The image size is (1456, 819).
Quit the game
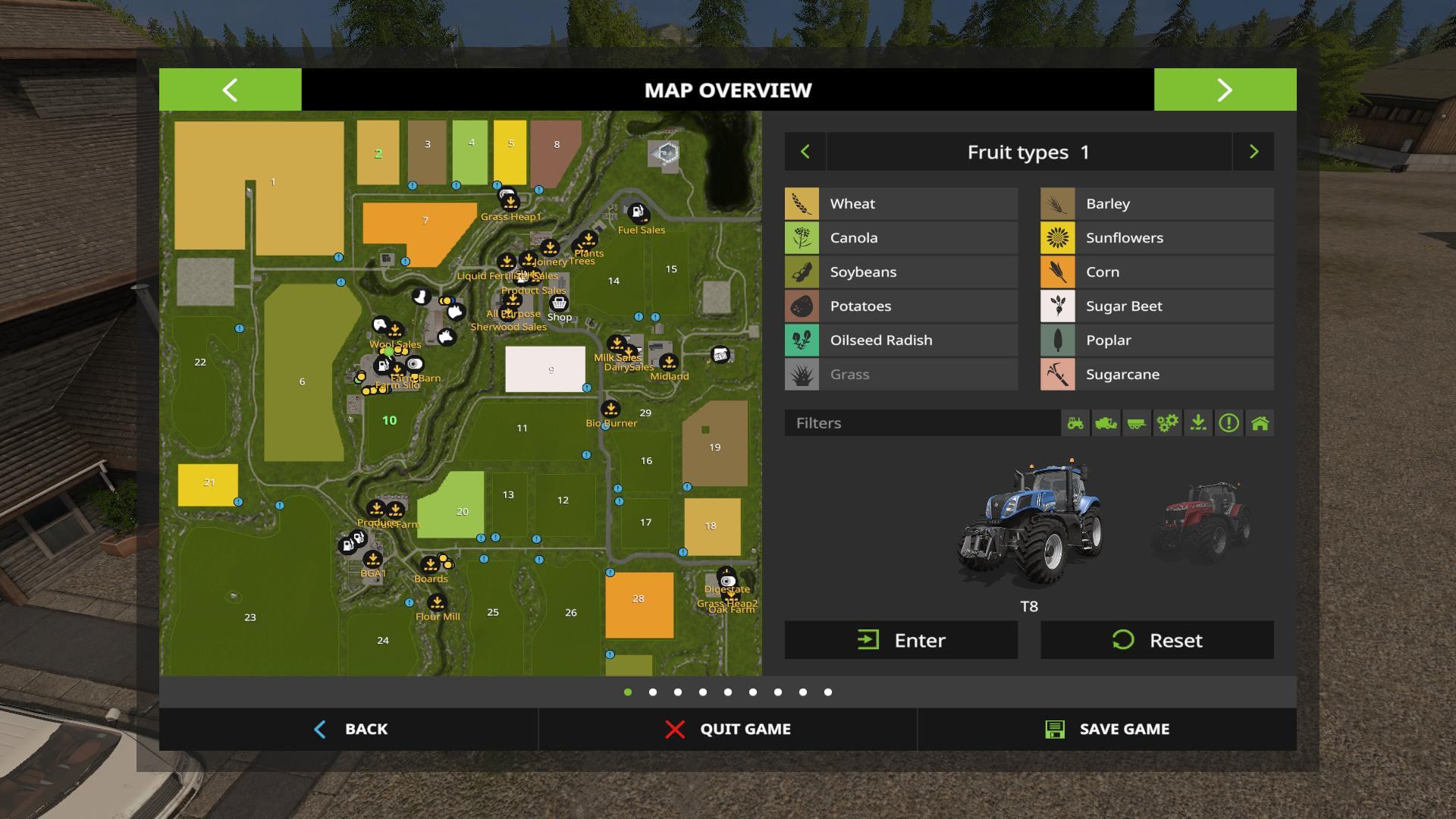(x=727, y=729)
